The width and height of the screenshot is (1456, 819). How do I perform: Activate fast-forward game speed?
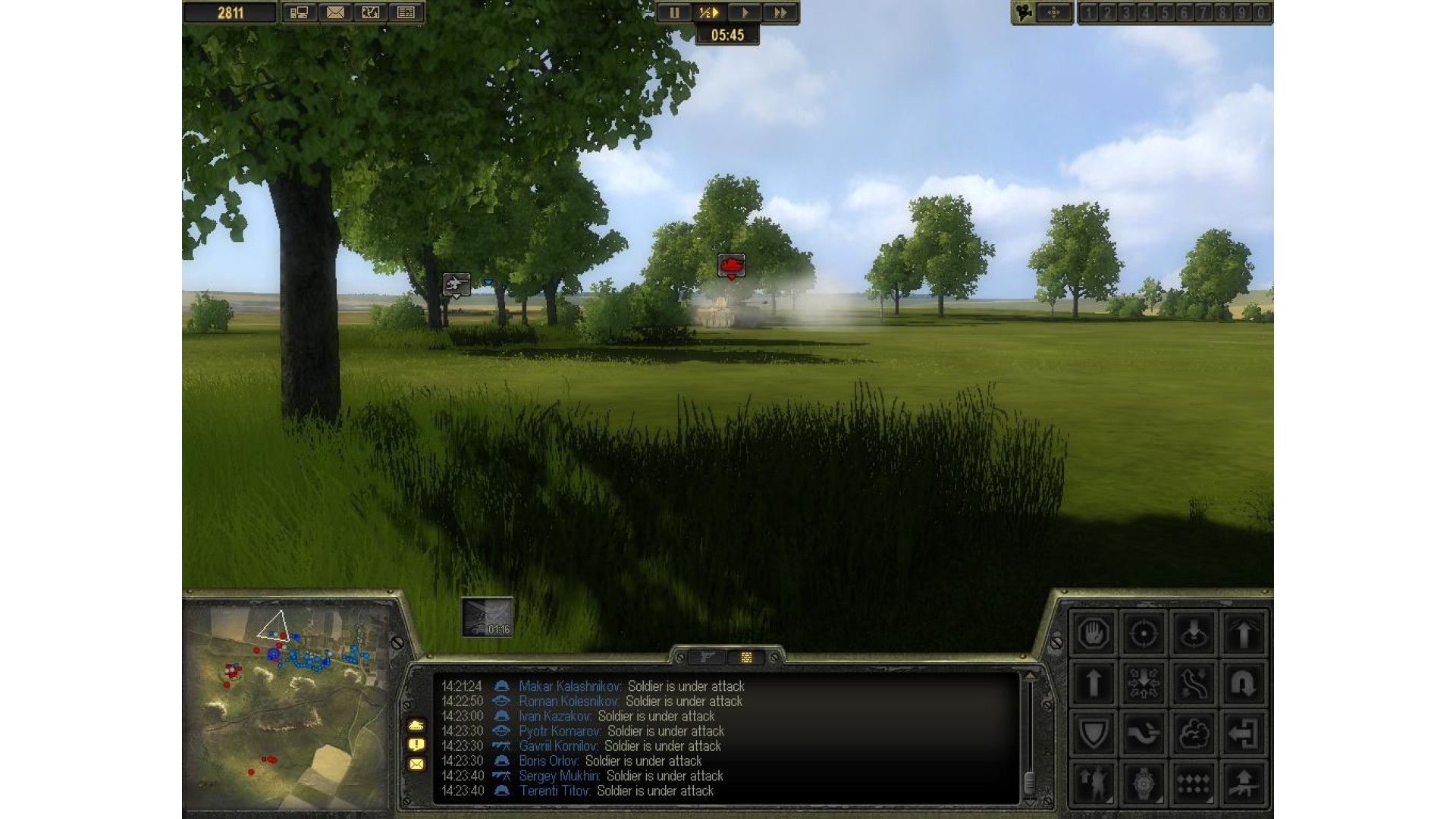point(780,13)
